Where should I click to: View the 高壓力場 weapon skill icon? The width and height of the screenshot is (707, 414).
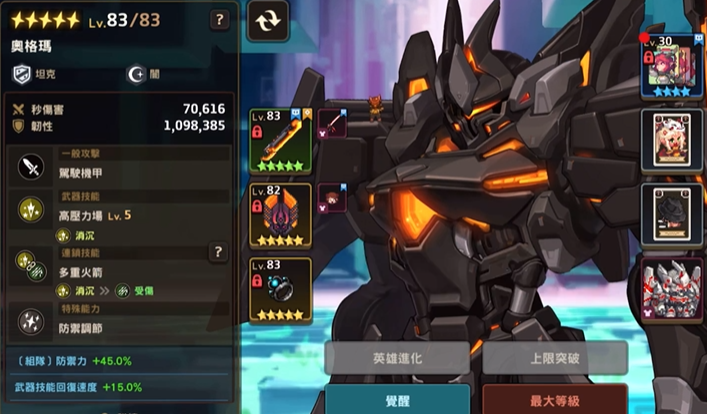(30, 210)
